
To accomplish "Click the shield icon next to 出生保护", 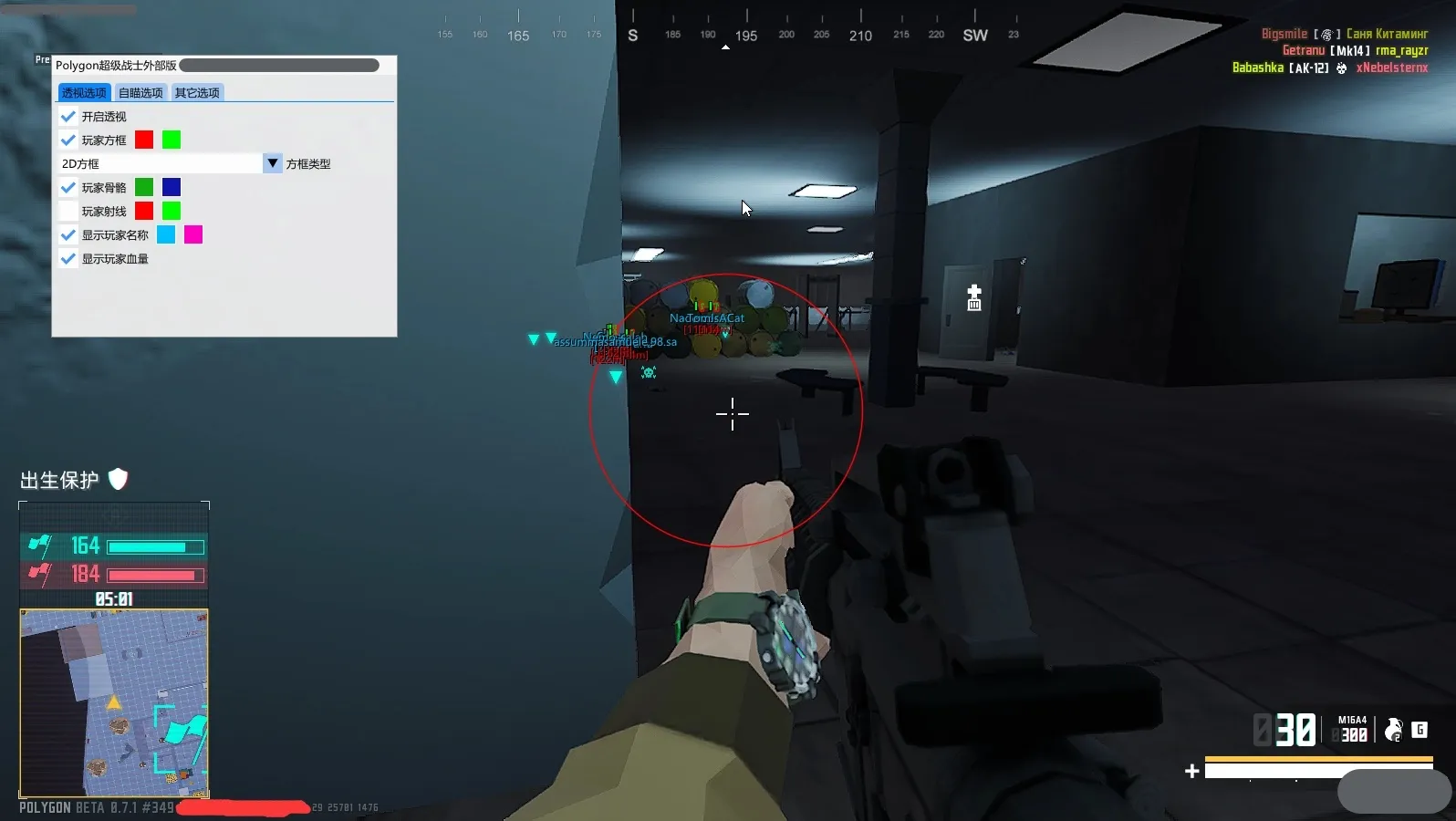I will pos(119,479).
